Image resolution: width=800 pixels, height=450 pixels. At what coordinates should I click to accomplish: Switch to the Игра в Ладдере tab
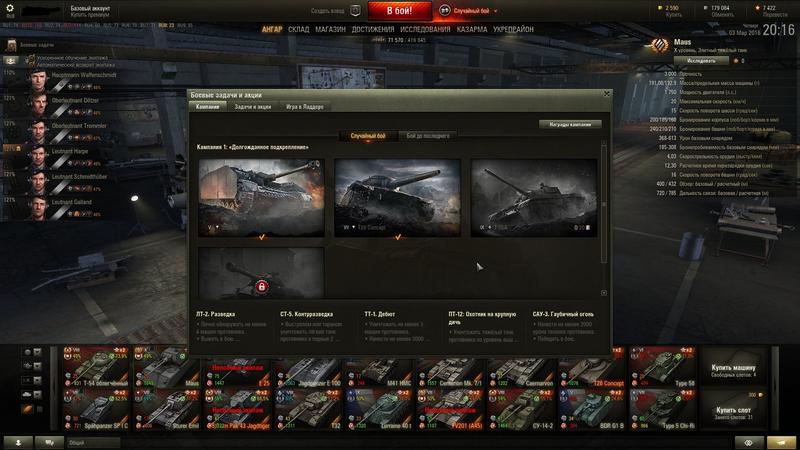click(x=305, y=106)
